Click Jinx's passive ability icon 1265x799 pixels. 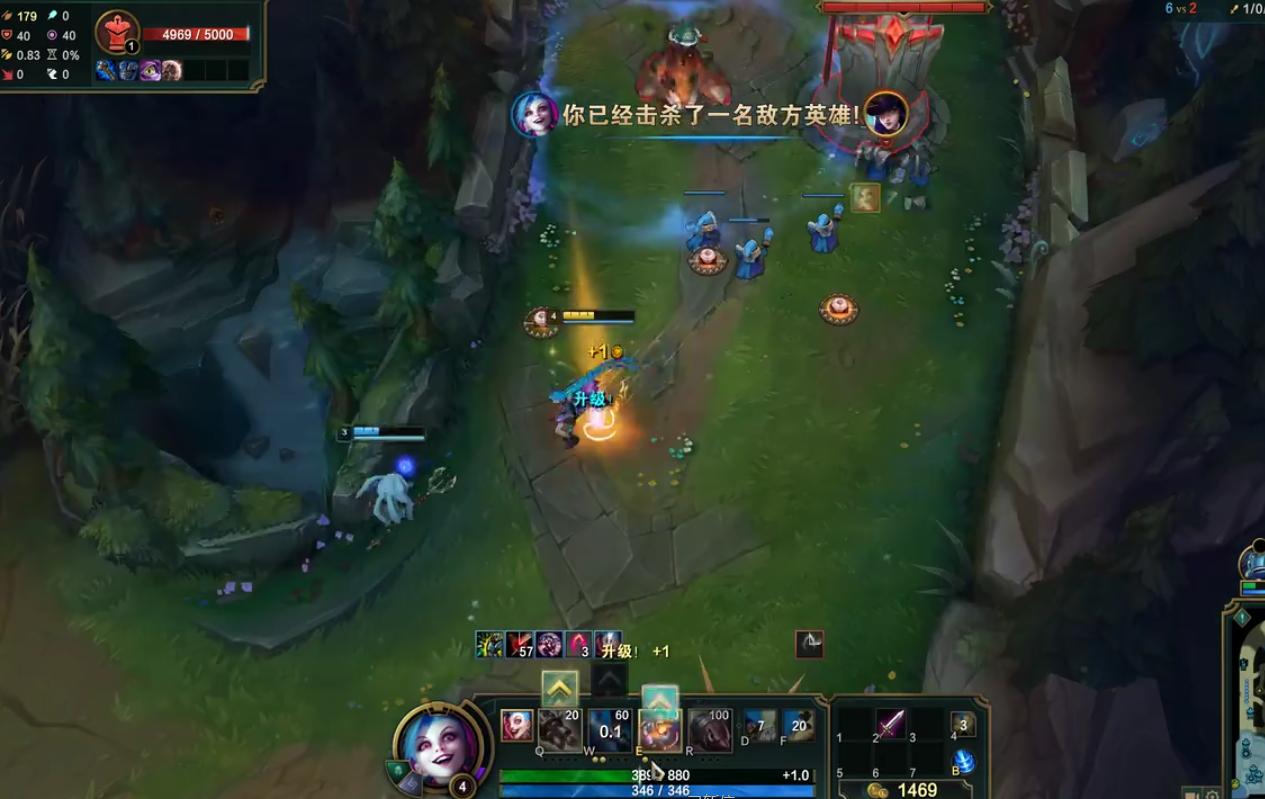(x=517, y=727)
